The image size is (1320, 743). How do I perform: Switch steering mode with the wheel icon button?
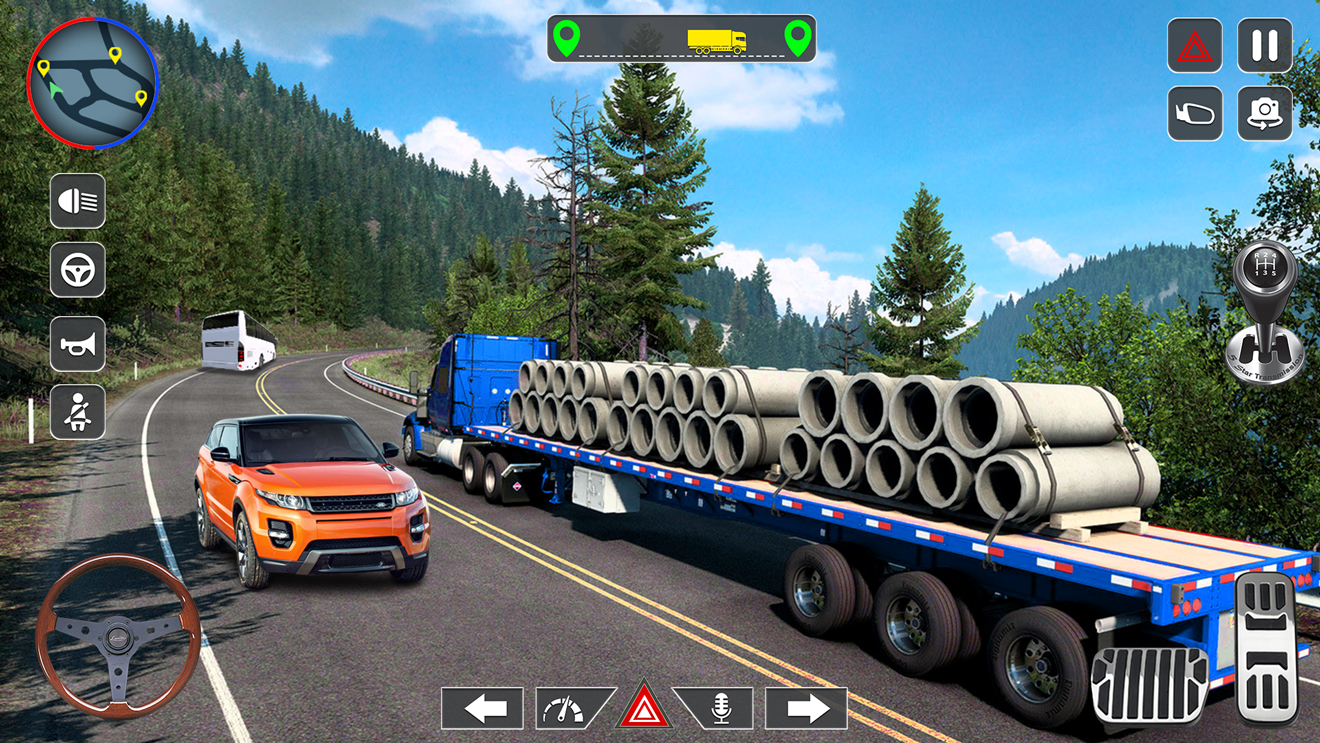[78, 270]
